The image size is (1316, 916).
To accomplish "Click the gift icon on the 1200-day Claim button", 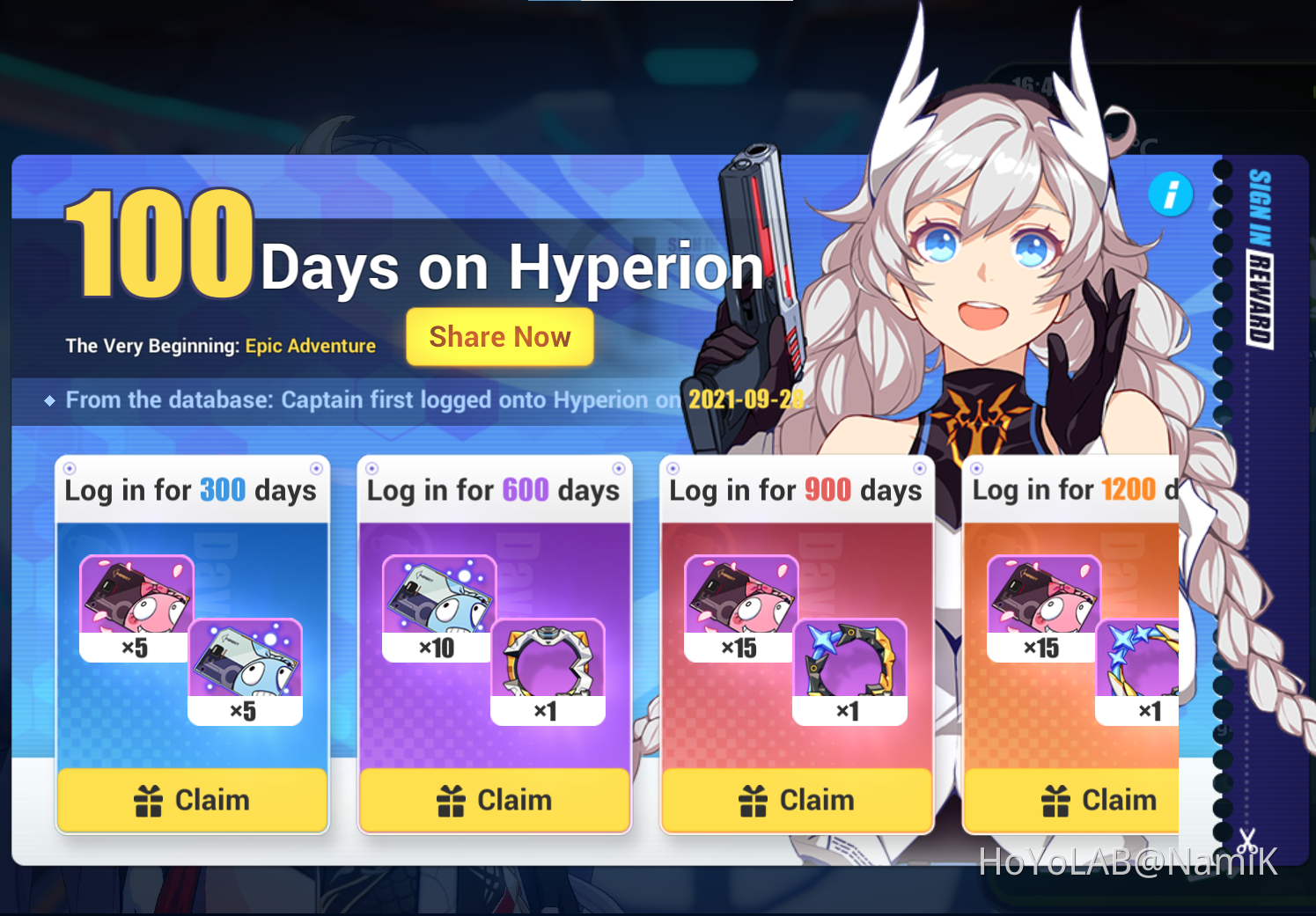I will 1055,799.
